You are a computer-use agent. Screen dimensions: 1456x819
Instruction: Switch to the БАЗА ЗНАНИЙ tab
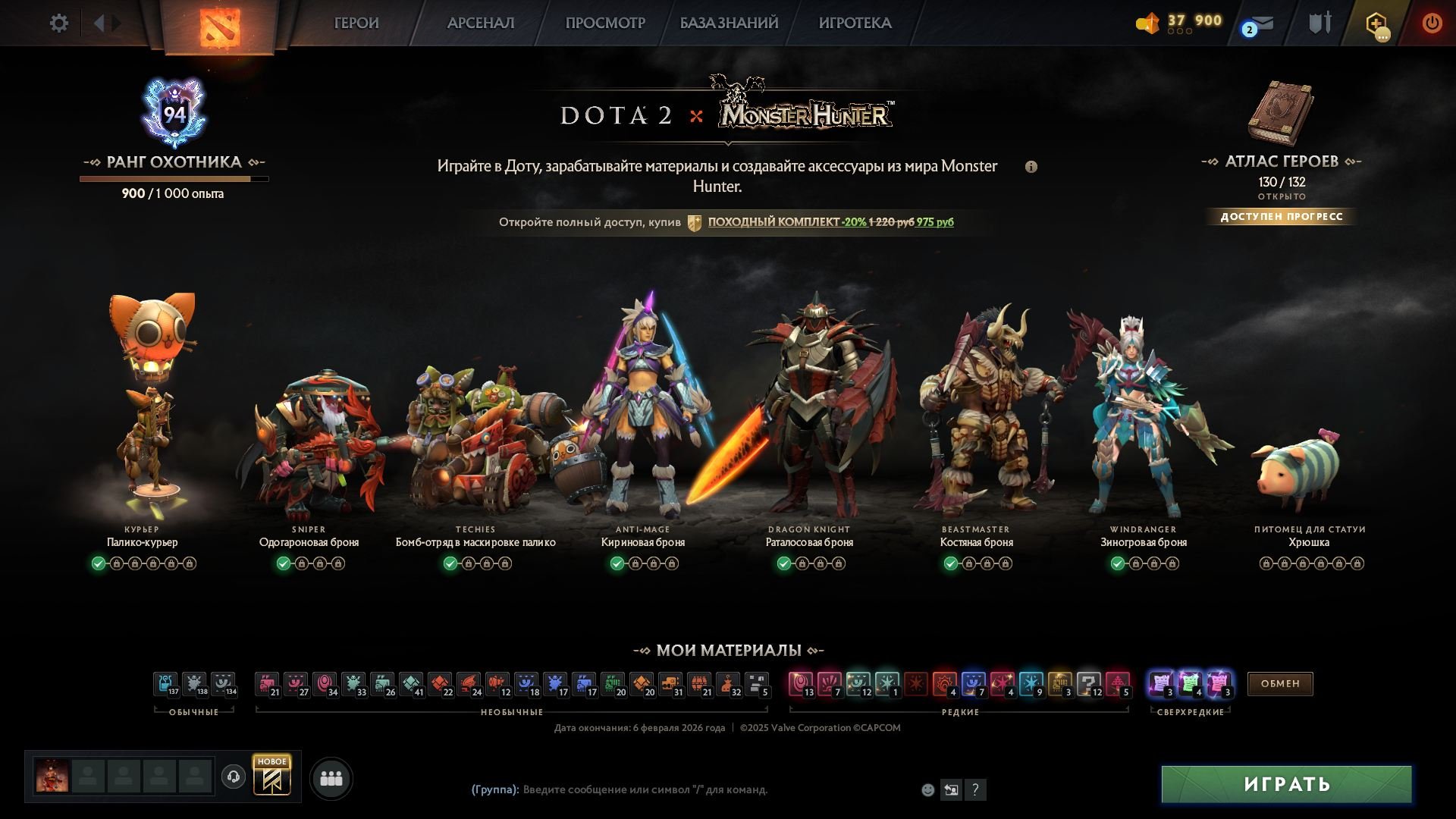[727, 24]
